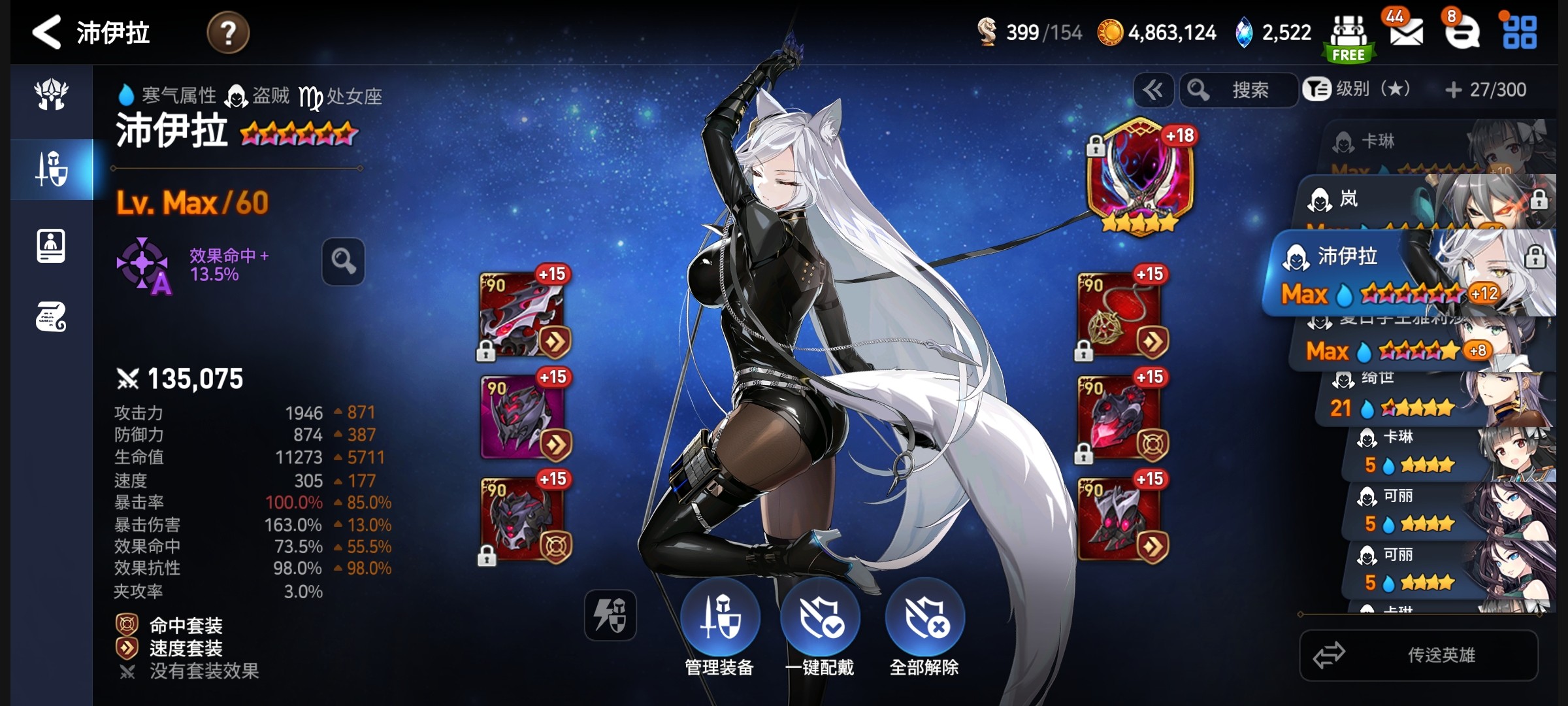This screenshot has height=706, width=1568.
Task: Select the equipped weapon blade slot
Action: click(x=521, y=315)
